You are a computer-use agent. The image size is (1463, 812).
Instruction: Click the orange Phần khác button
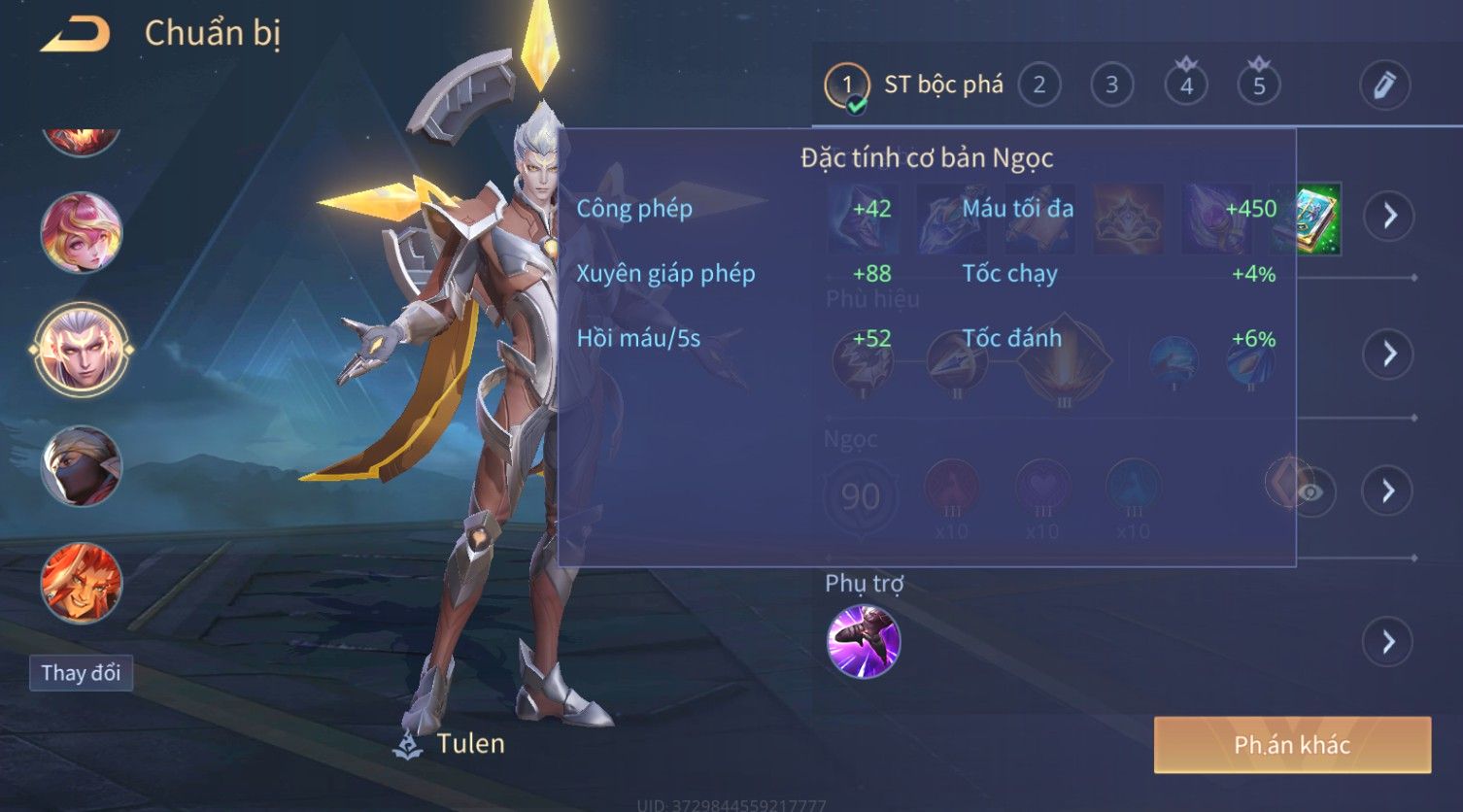(x=1292, y=745)
